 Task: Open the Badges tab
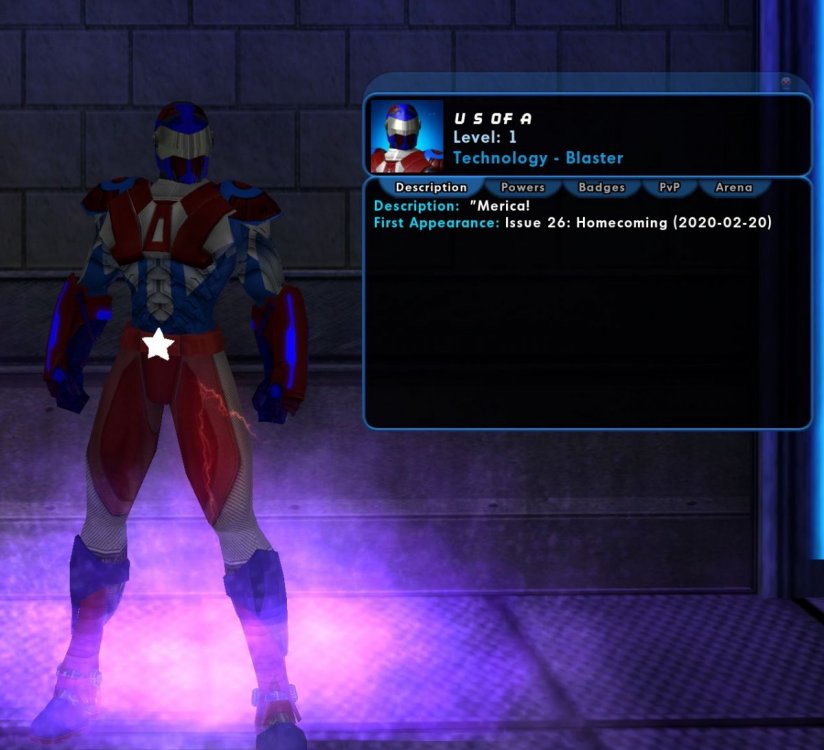601,187
